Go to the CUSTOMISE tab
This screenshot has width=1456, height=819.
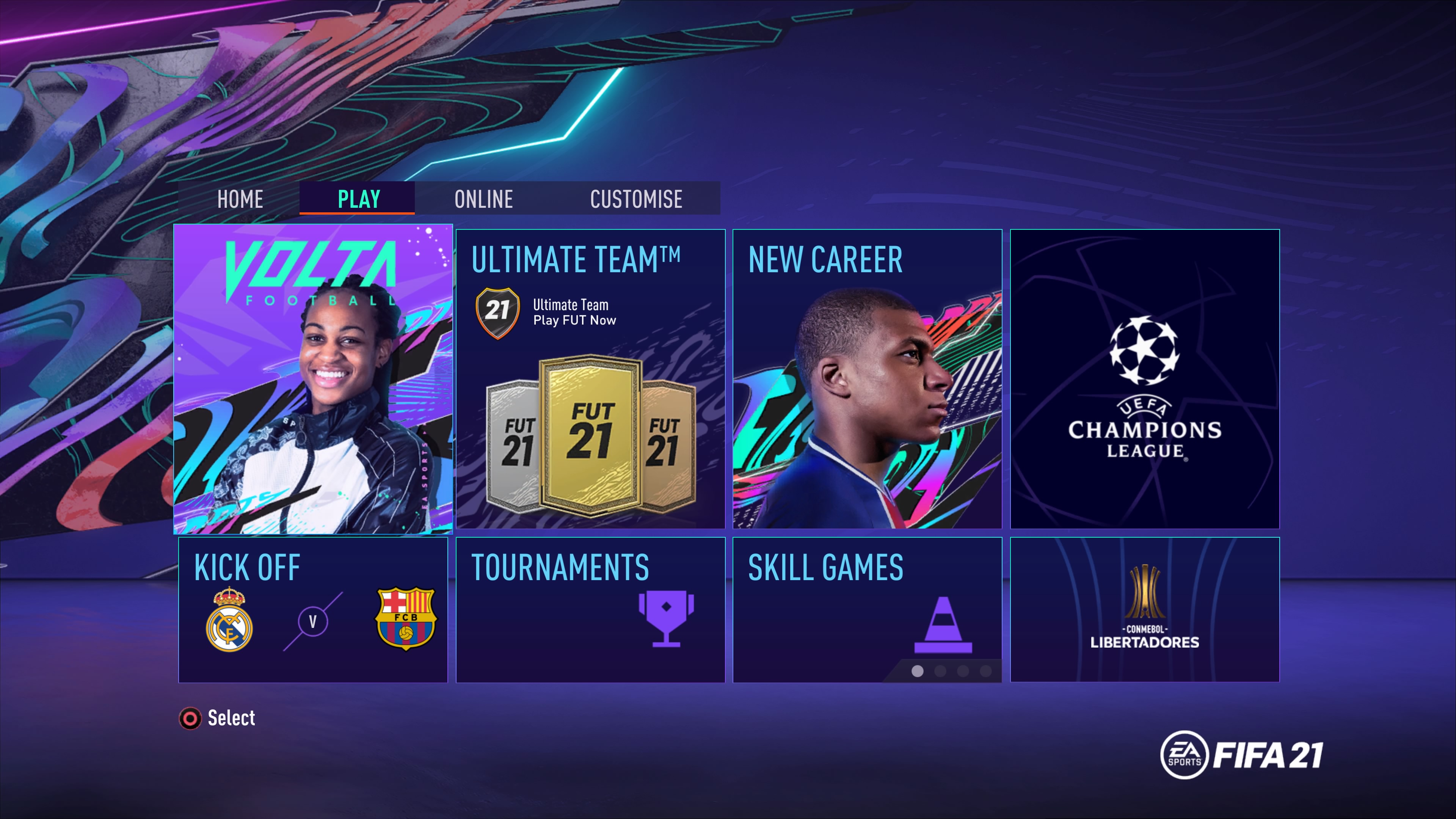pyautogui.click(x=636, y=199)
